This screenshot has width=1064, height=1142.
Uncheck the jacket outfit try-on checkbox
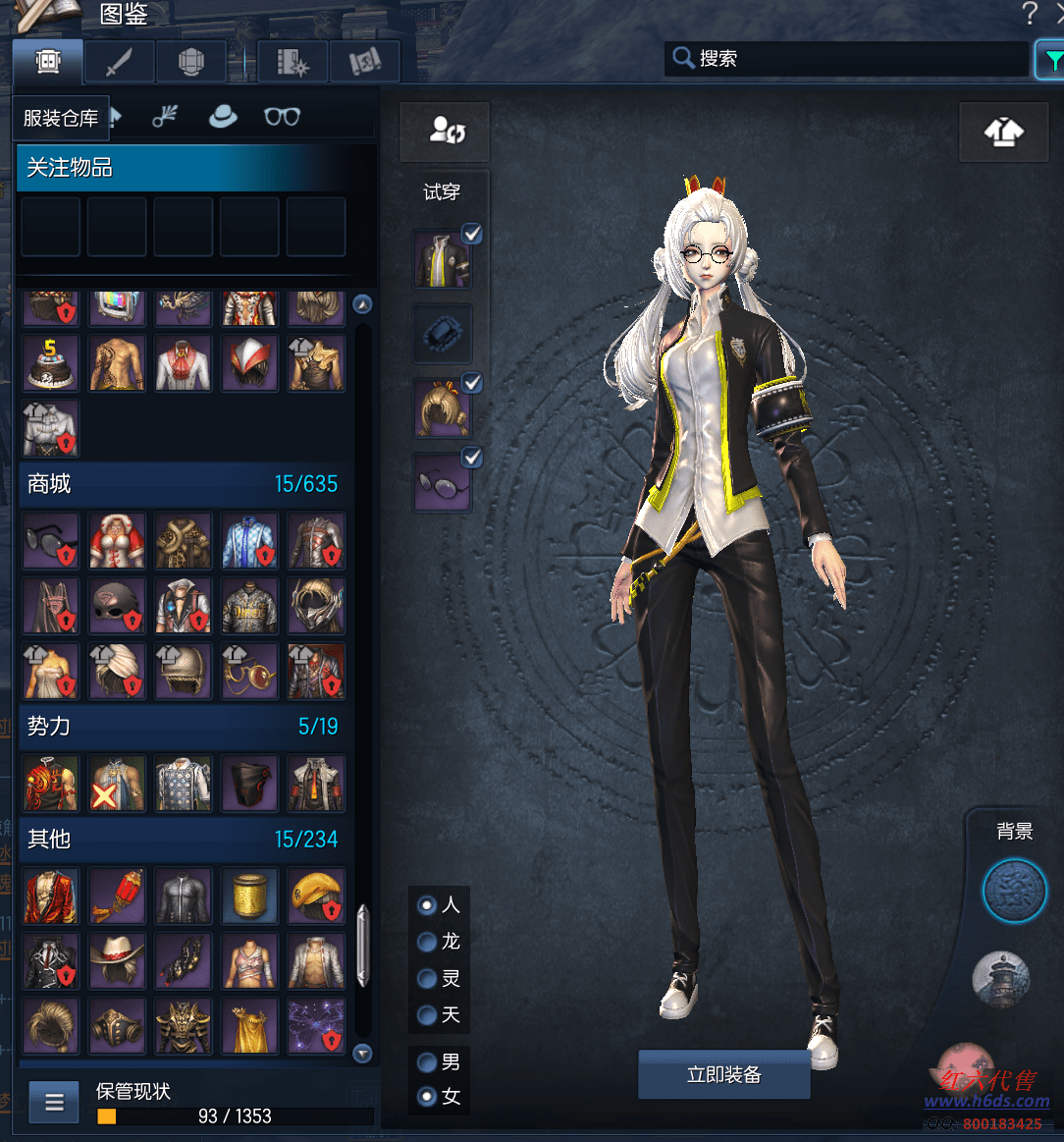(472, 234)
